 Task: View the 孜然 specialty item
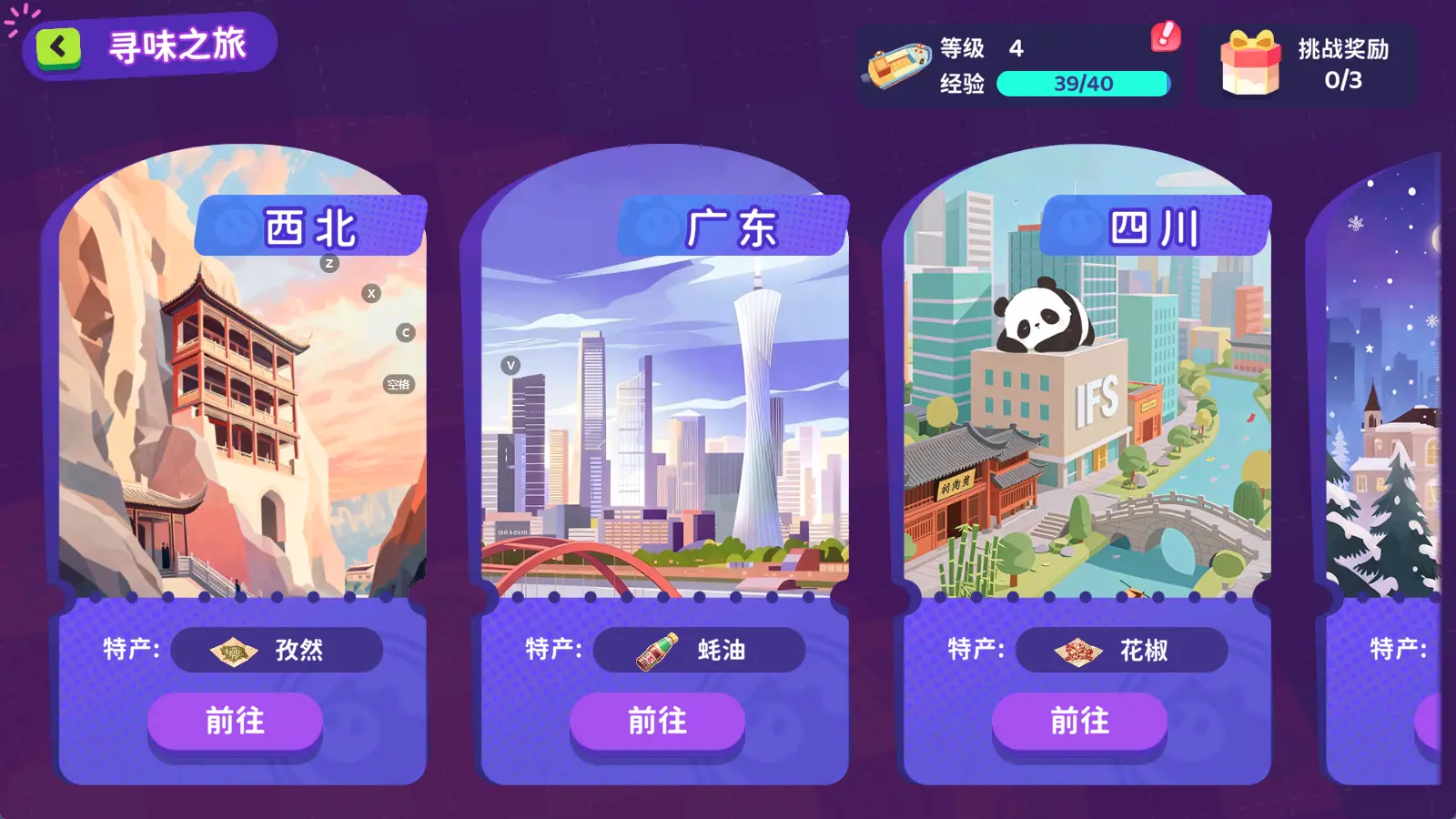[x=277, y=650]
